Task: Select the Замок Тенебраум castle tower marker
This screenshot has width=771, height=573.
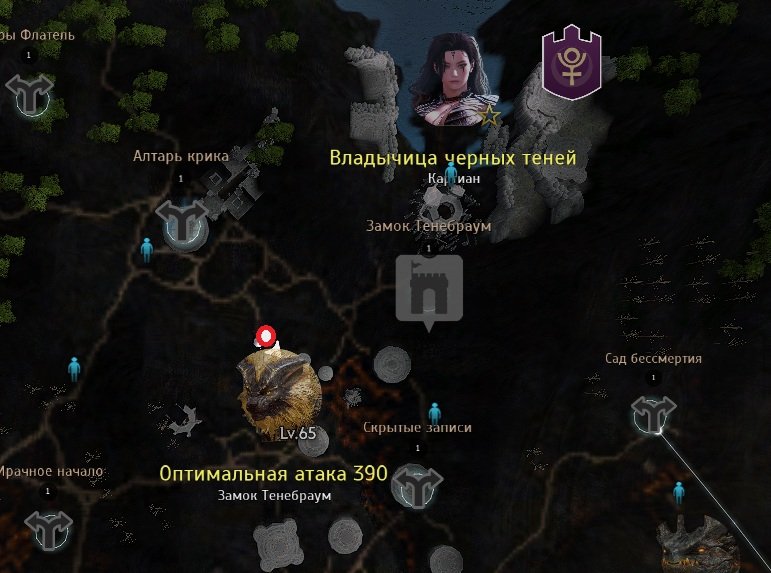Action: tap(429, 289)
